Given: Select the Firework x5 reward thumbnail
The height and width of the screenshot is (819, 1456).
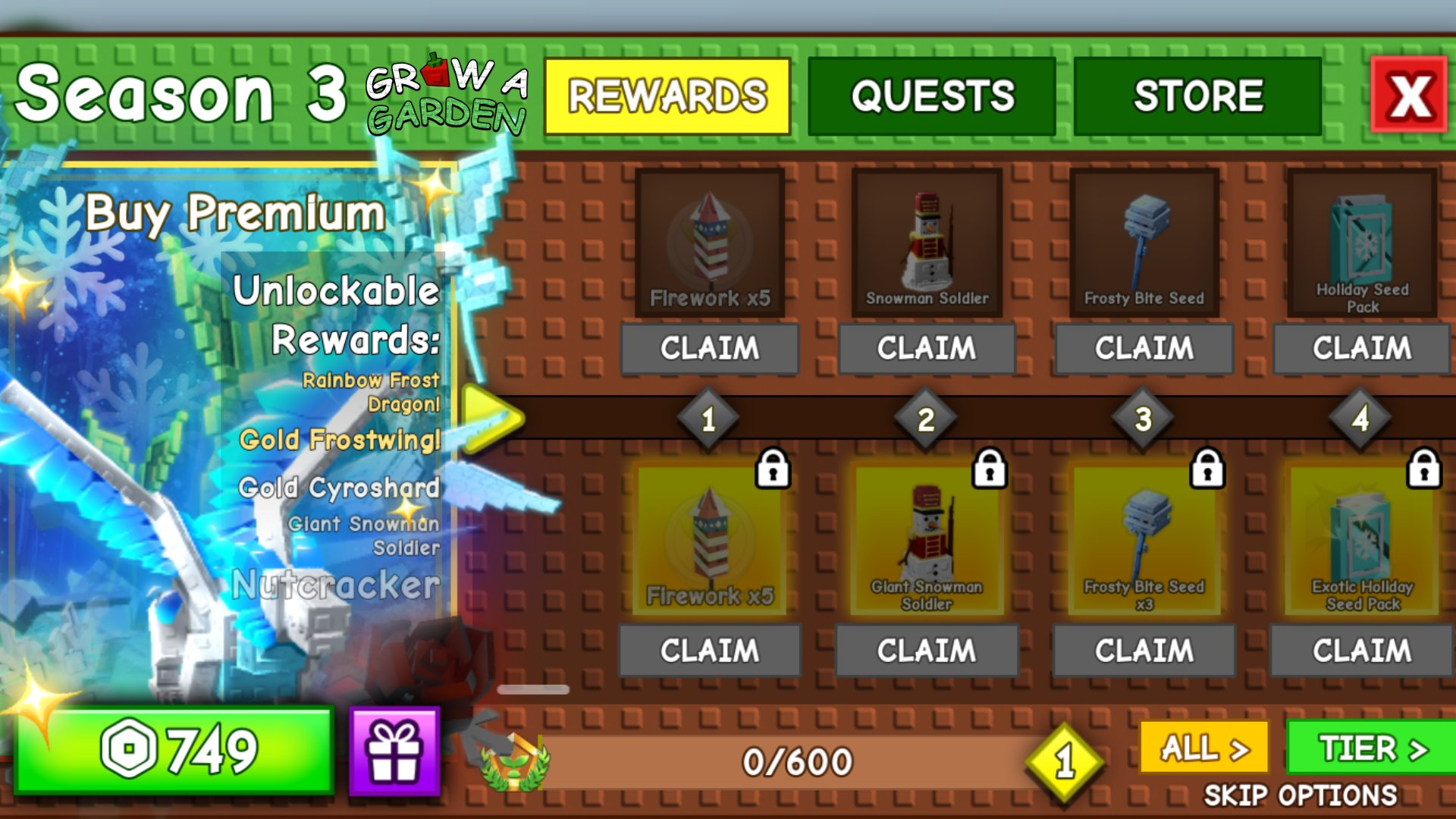Looking at the screenshot, I should click(710, 241).
